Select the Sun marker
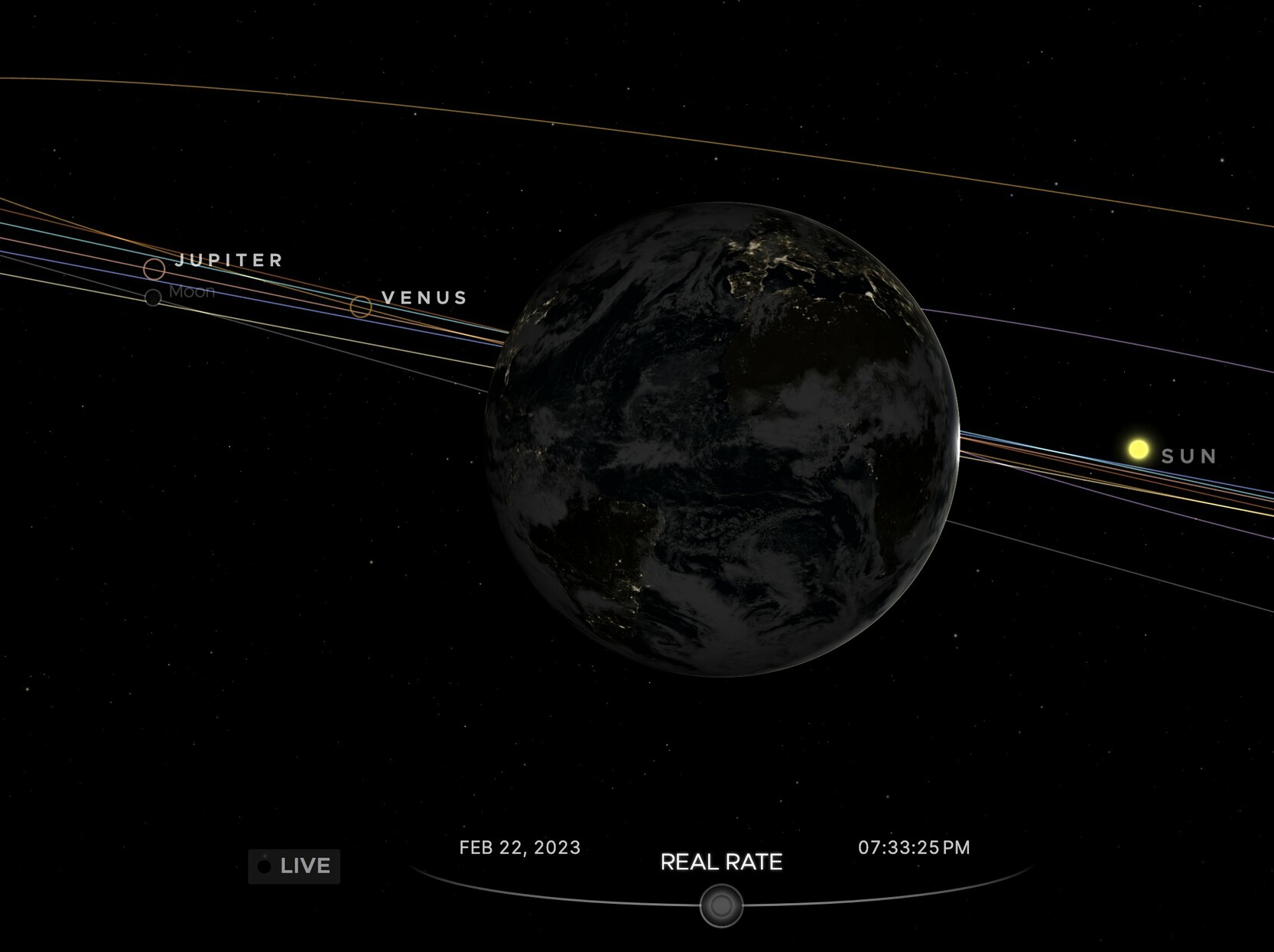 click(x=1139, y=450)
